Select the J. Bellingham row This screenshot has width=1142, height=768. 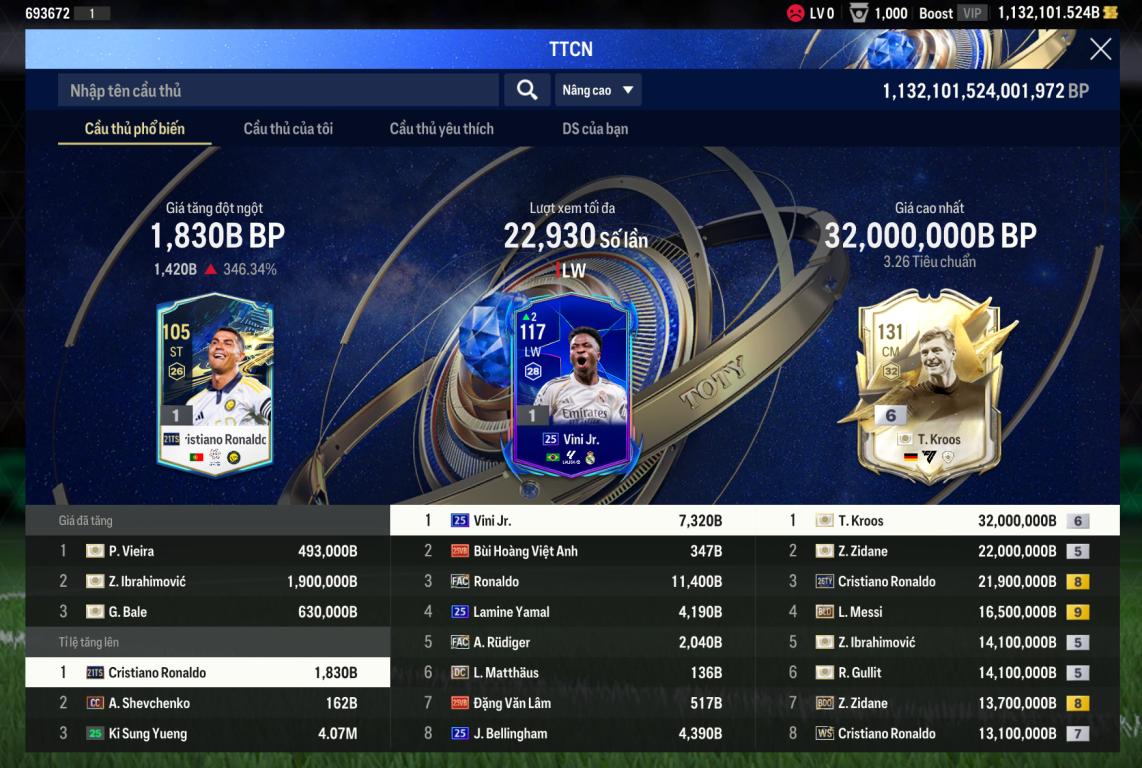click(572, 733)
